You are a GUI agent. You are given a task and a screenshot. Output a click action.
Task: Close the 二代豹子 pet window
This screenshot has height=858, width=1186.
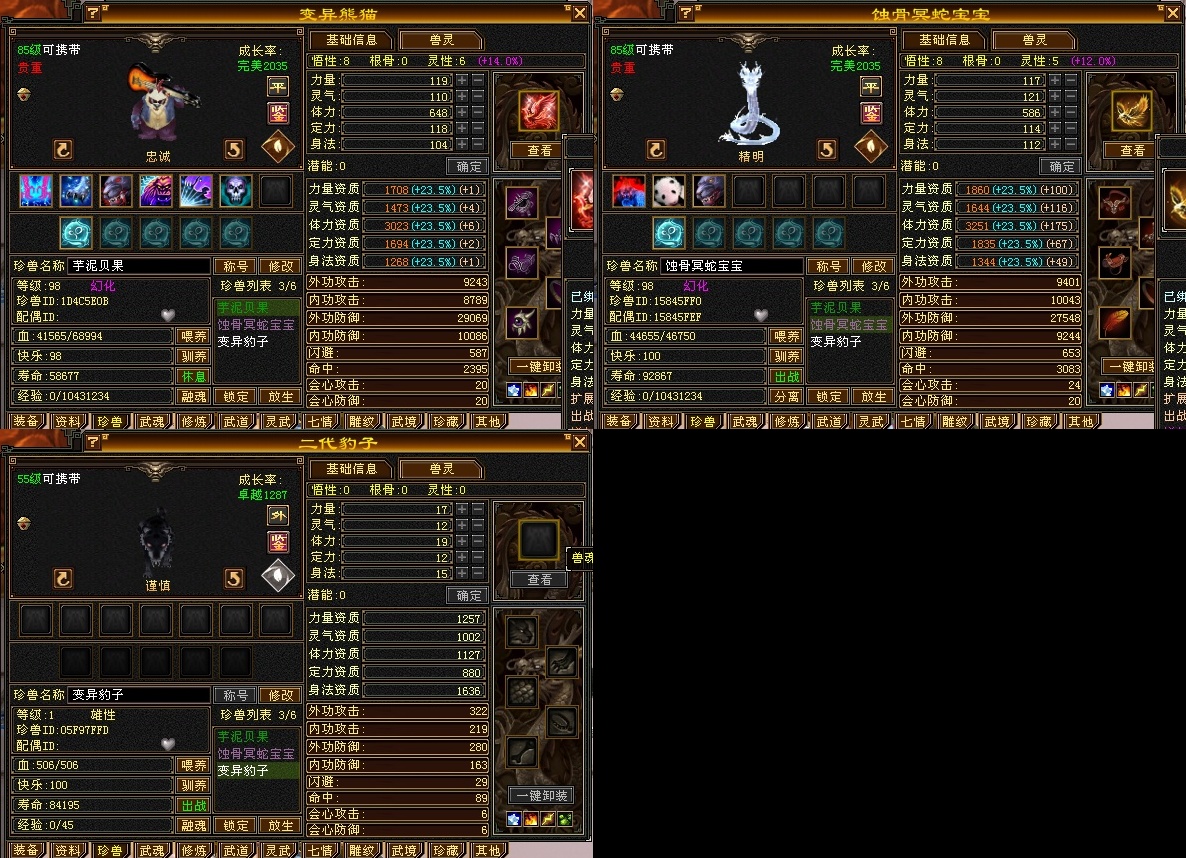click(580, 443)
